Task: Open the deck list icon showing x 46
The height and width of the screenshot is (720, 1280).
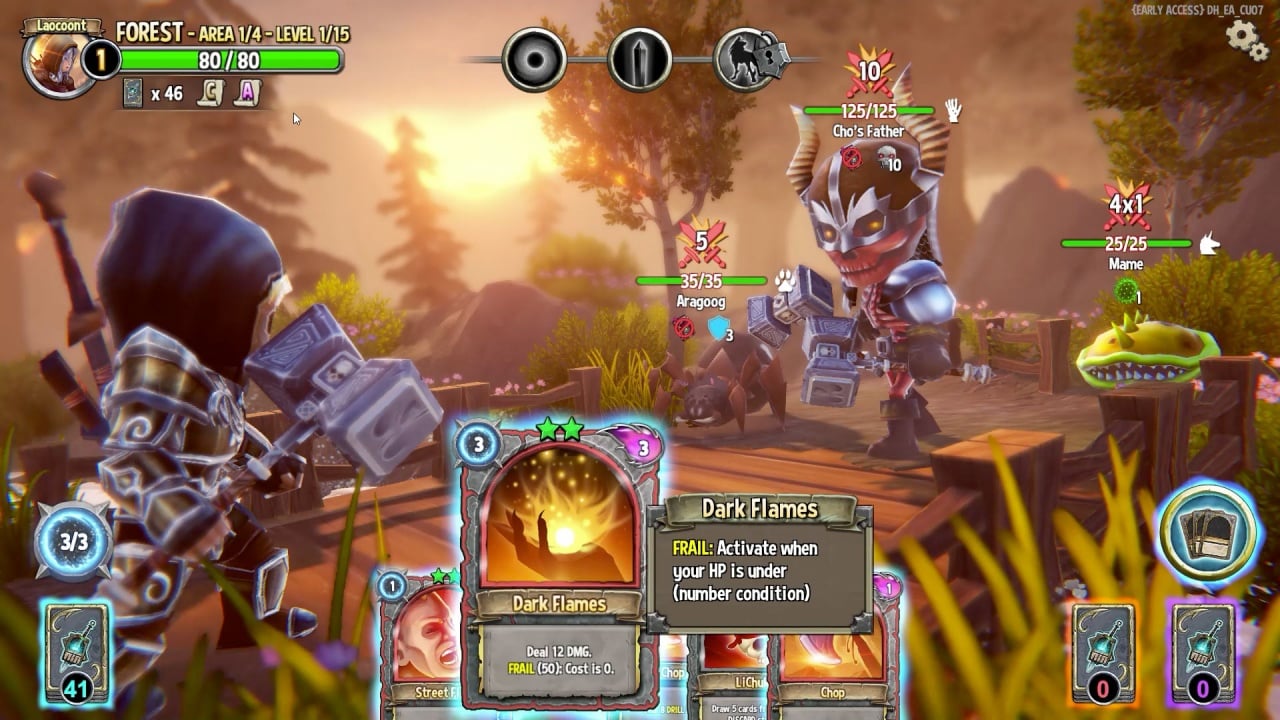Action: coord(133,93)
